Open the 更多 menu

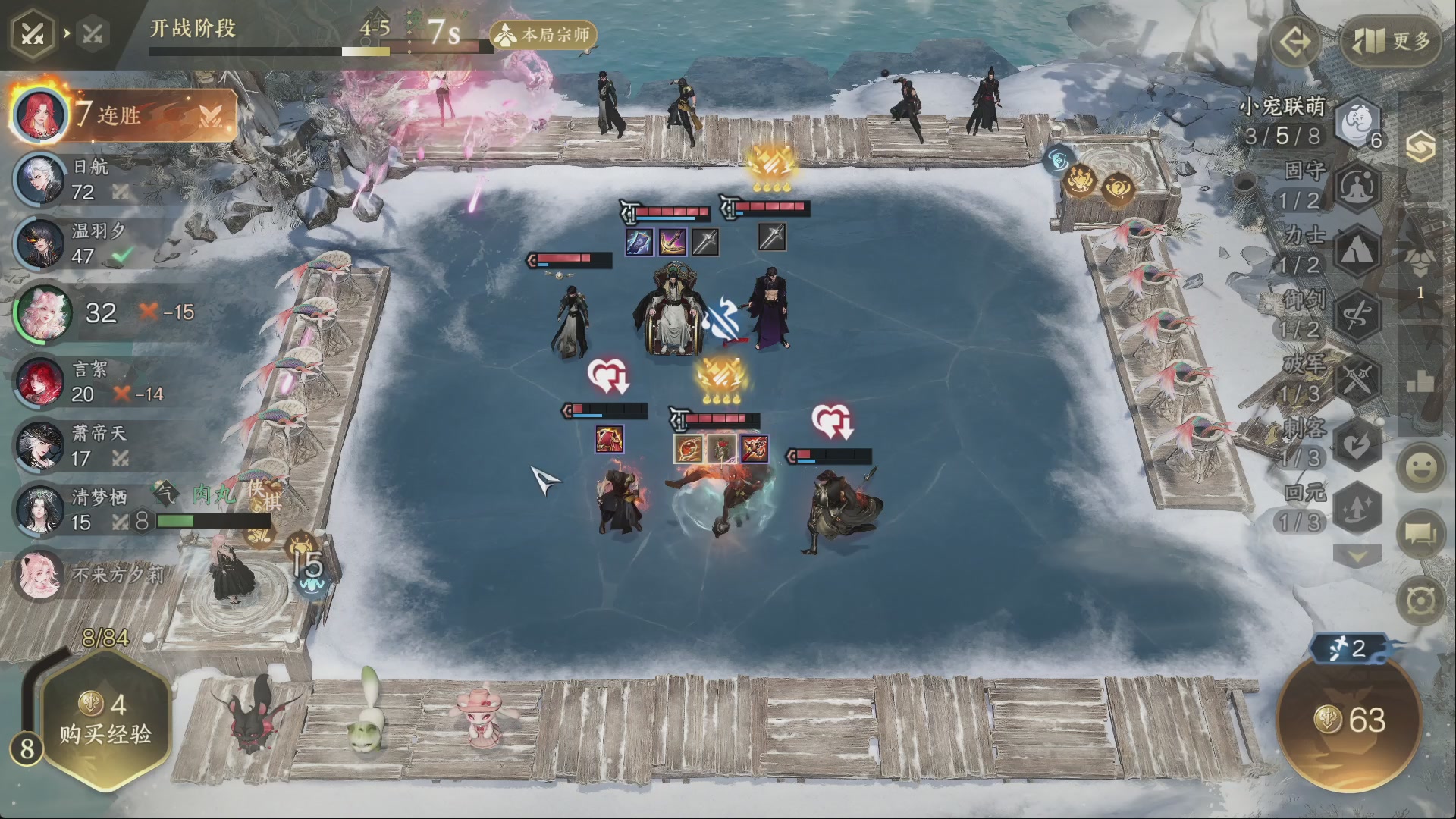pos(1392,41)
